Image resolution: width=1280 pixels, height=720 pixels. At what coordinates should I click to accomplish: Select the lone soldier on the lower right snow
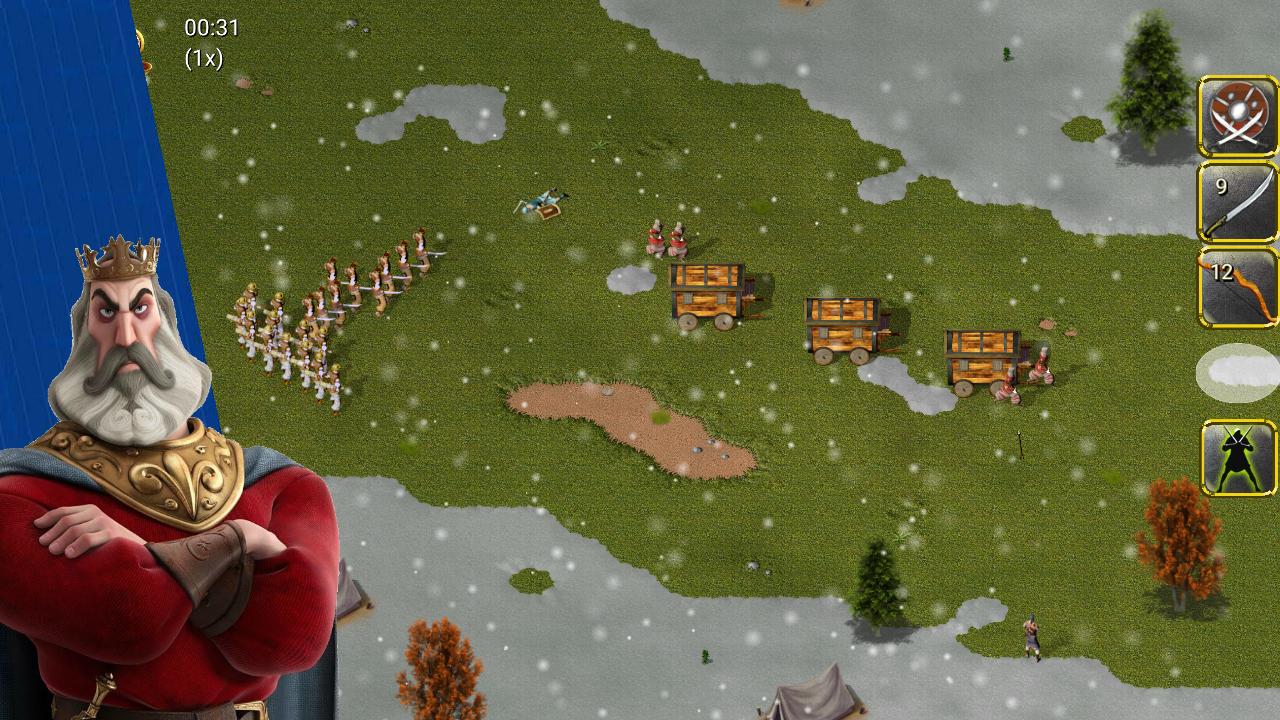click(x=1032, y=635)
